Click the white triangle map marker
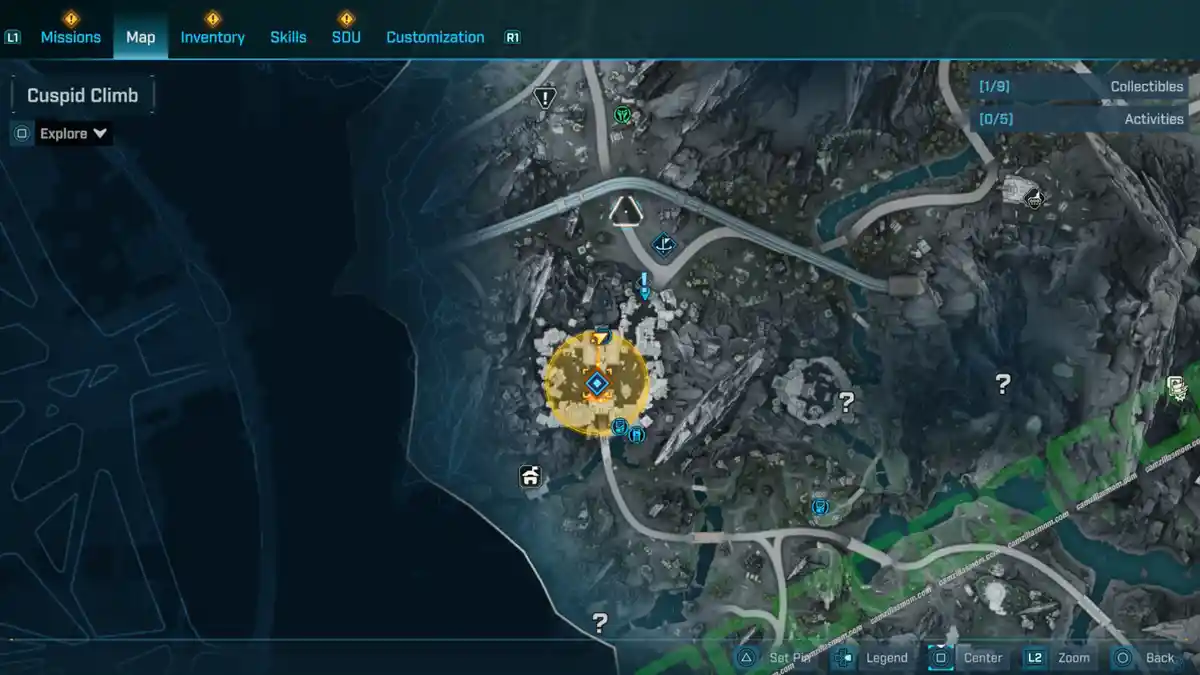The width and height of the screenshot is (1200, 675). pyautogui.click(x=626, y=211)
